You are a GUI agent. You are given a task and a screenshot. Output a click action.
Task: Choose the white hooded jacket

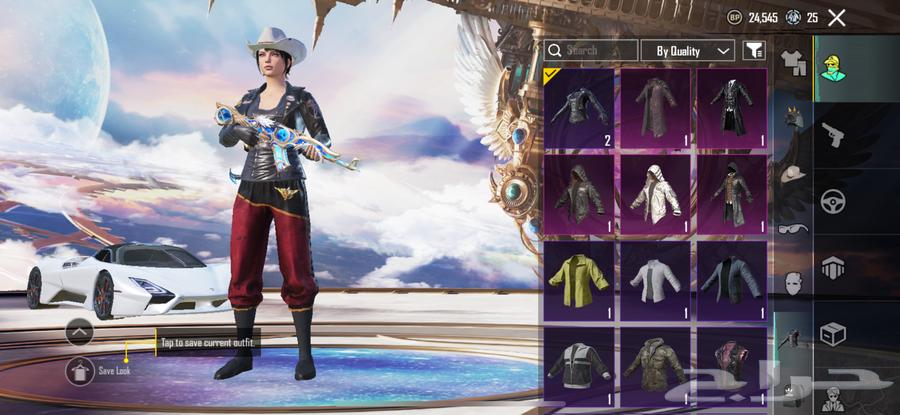[x=655, y=194]
